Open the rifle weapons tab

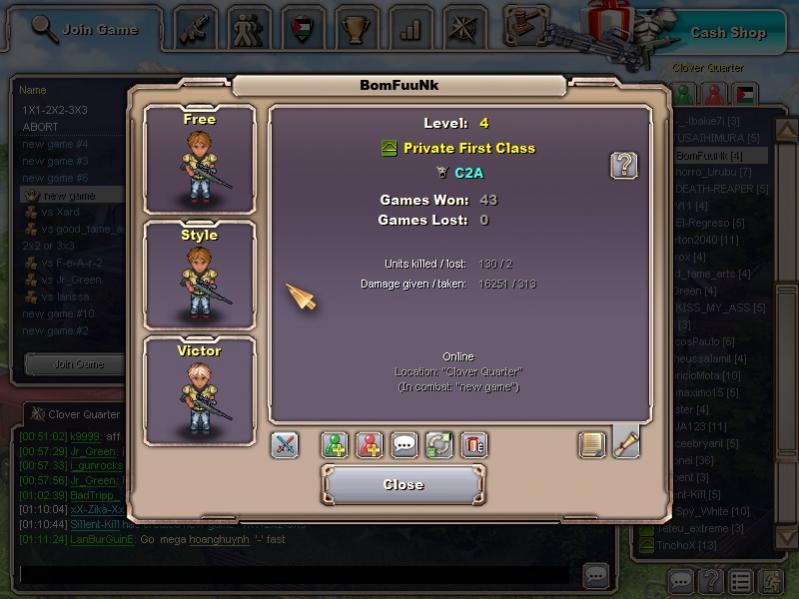click(196, 28)
